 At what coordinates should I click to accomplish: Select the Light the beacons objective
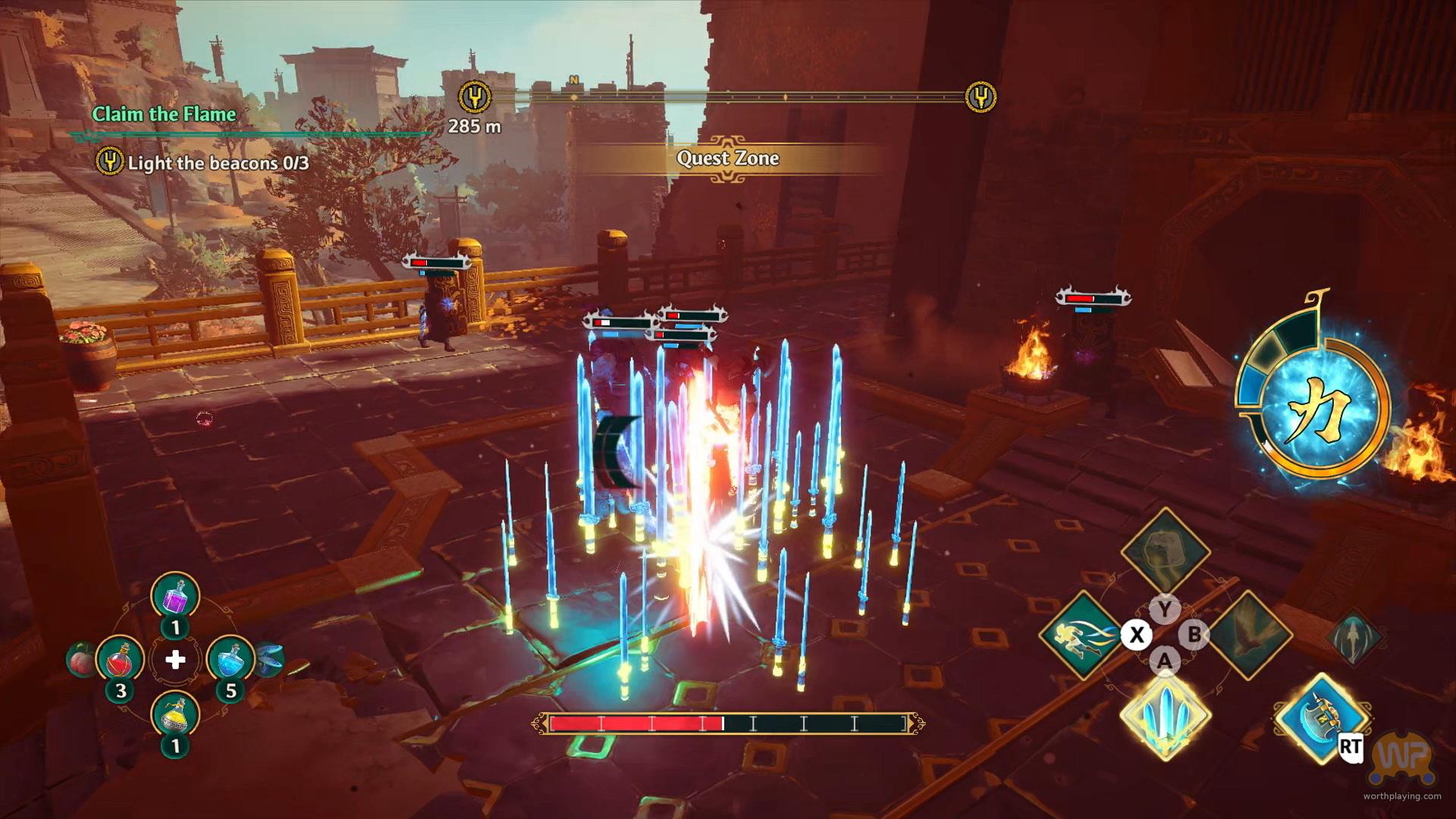click(x=217, y=163)
